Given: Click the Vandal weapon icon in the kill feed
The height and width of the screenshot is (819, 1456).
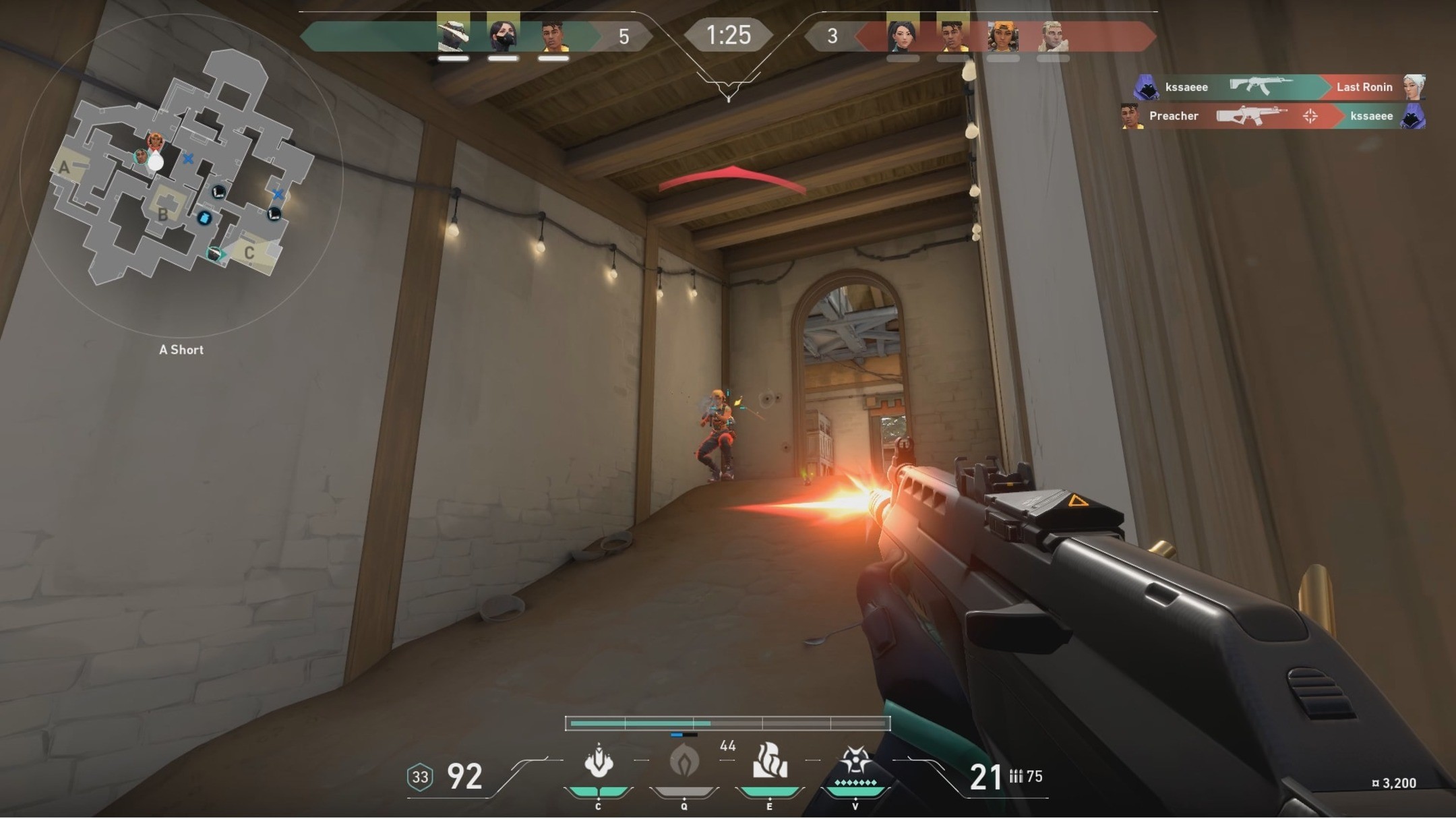Looking at the screenshot, I should 1261,87.
